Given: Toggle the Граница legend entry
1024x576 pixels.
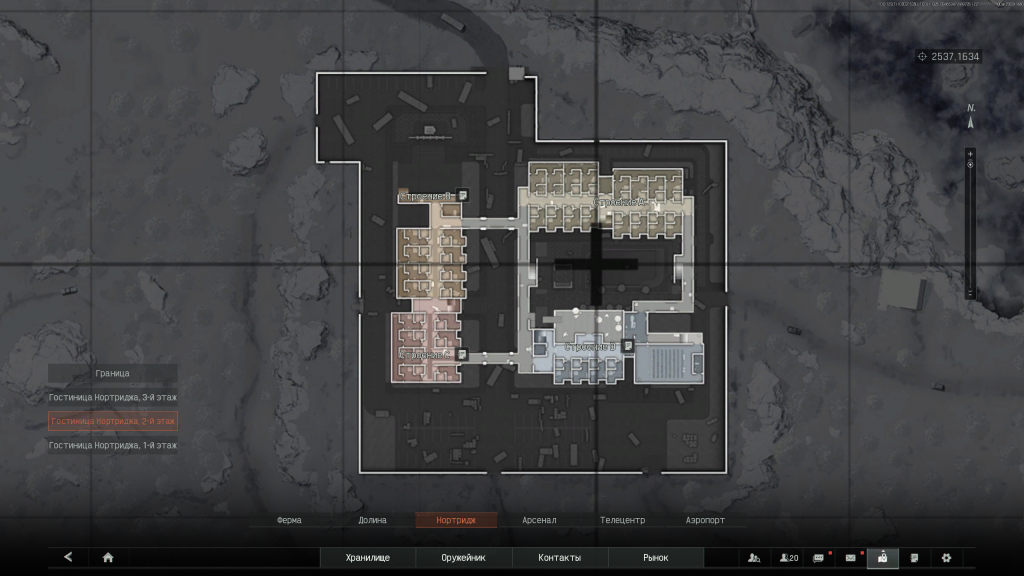Looking at the screenshot, I should pos(113,373).
